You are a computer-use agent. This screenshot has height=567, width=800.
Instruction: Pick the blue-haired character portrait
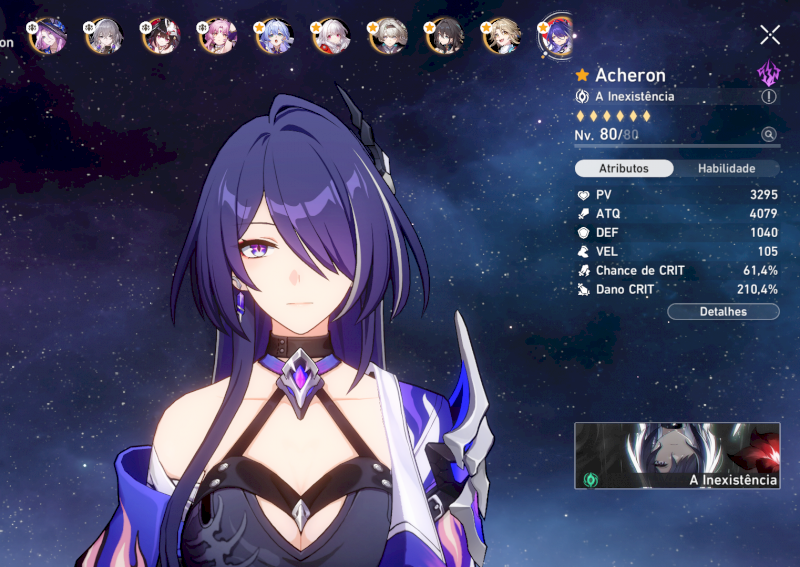click(x=272, y=36)
